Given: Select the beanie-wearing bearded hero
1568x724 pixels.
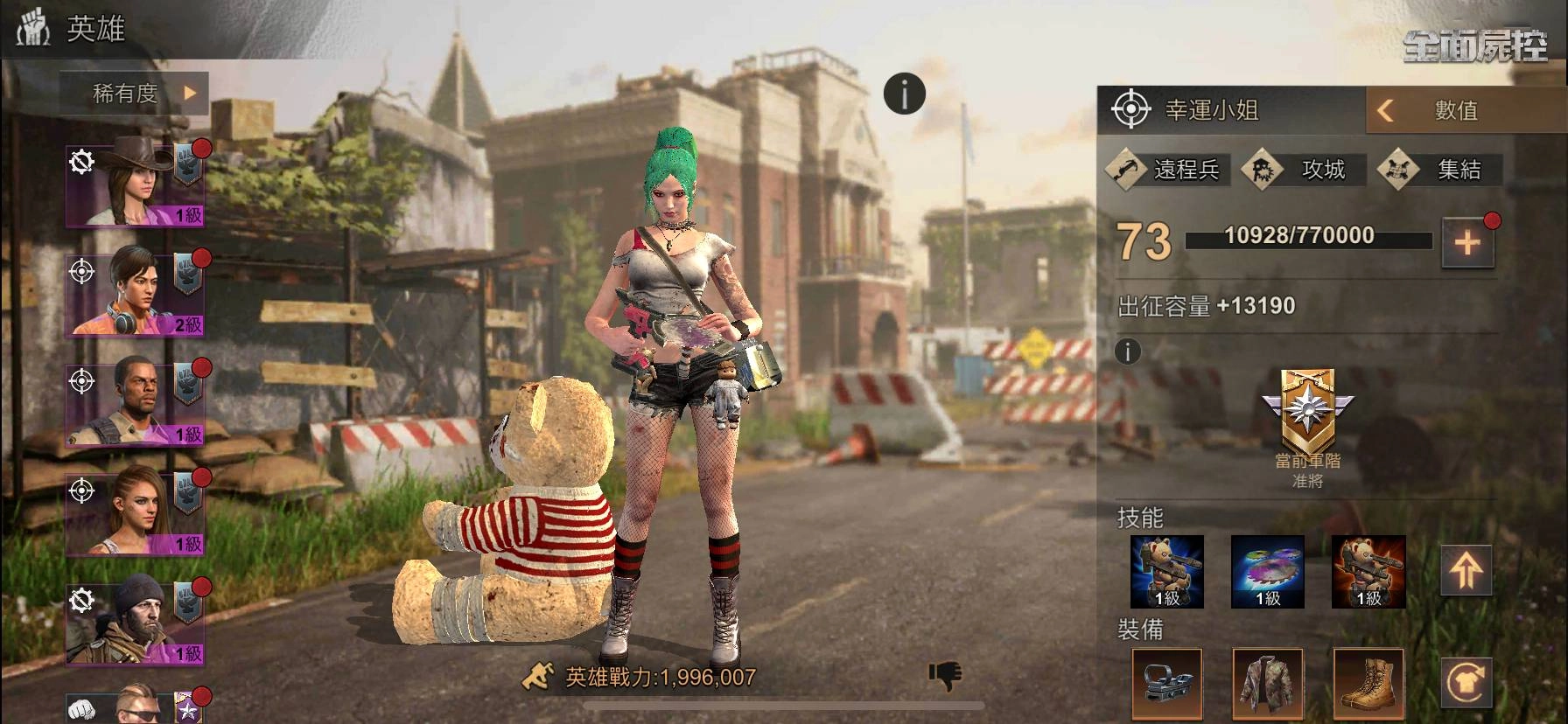Looking at the screenshot, I should pyautogui.click(x=135, y=623).
